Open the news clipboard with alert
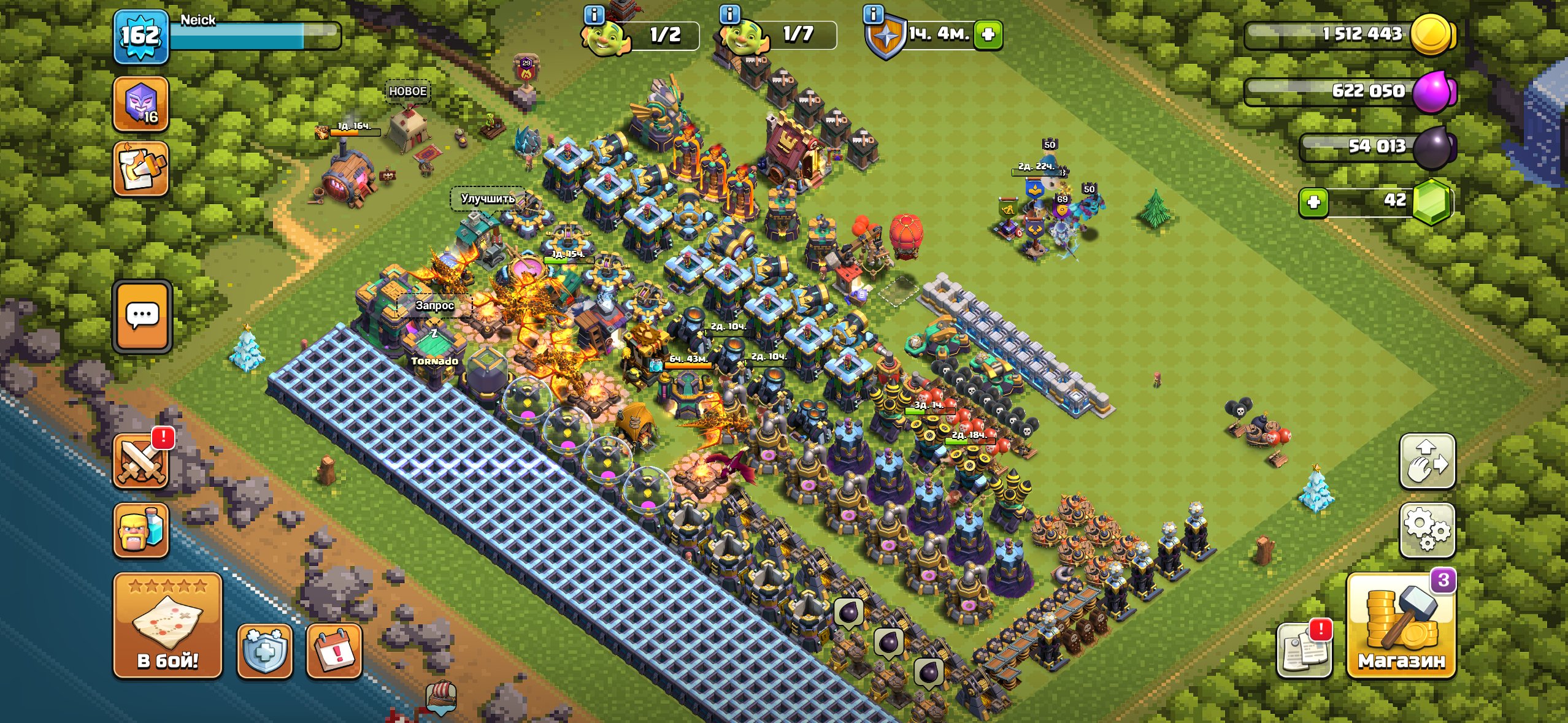Viewport: 1568px width, 723px height. pos(1304,651)
